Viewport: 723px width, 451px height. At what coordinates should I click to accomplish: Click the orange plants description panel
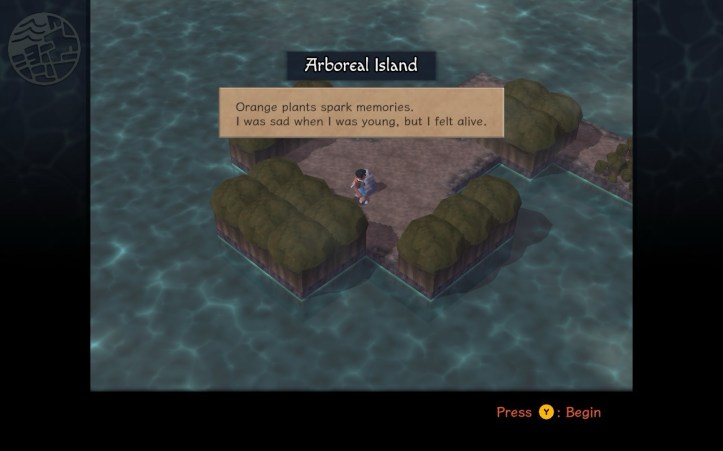pyautogui.click(x=361, y=113)
